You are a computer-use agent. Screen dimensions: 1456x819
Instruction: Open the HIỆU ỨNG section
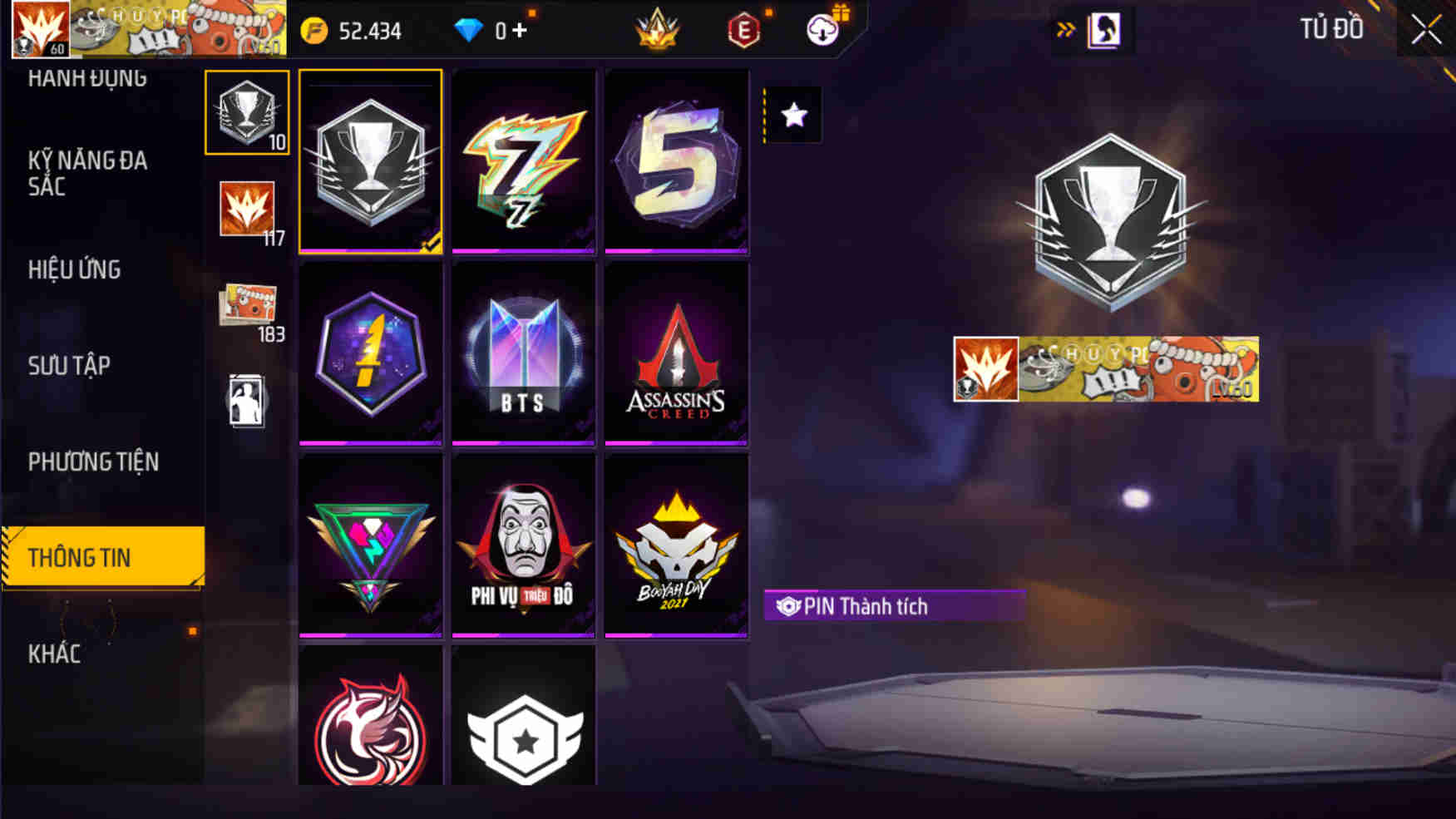pyautogui.click(x=72, y=270)
